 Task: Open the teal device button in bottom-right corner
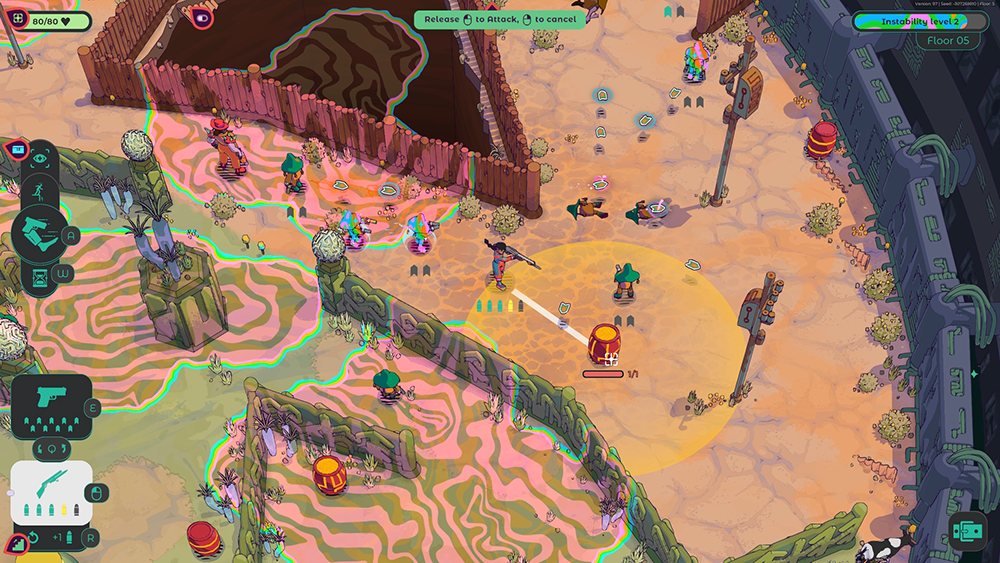(967, 531)
